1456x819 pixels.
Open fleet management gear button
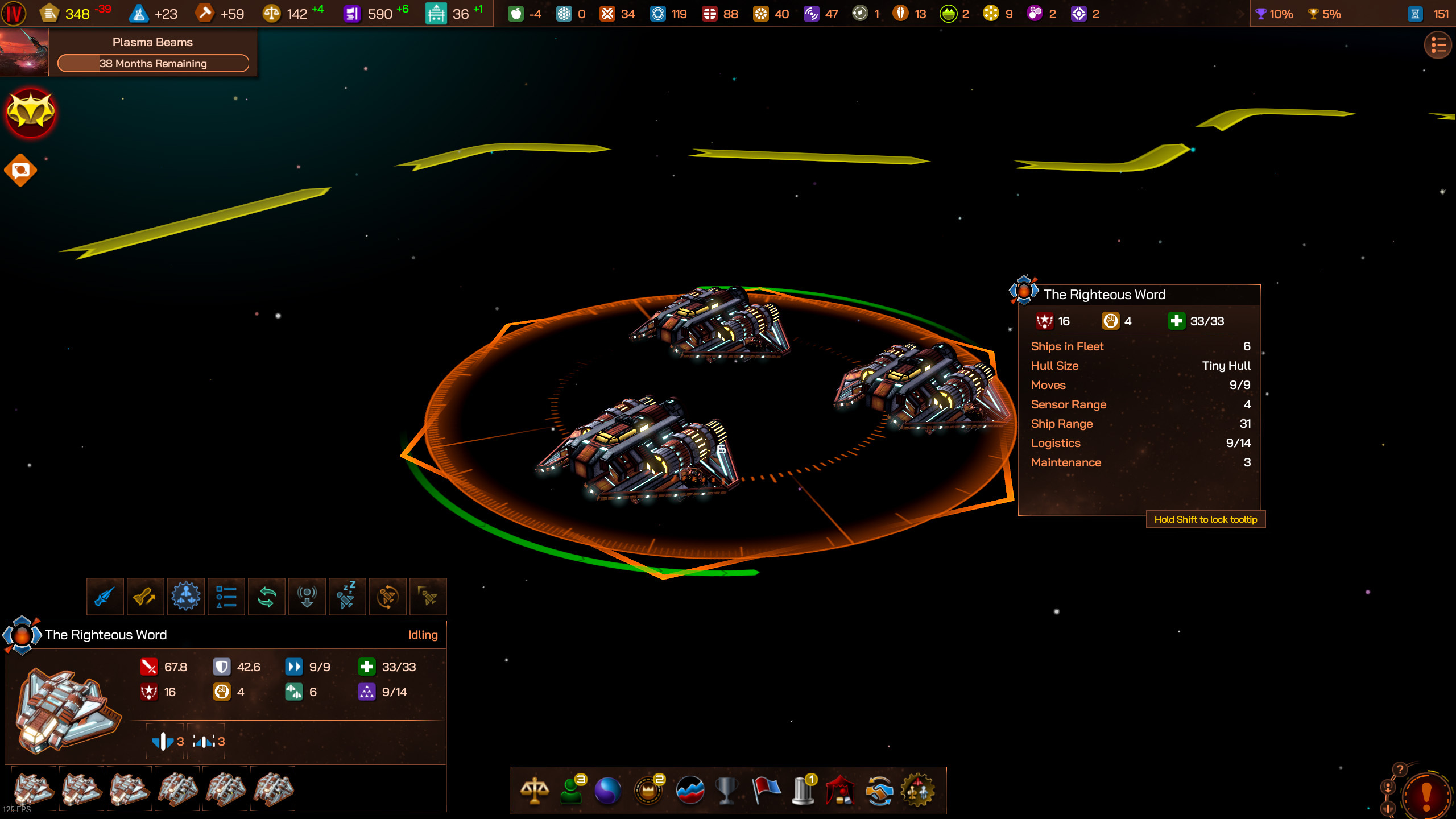click(x=186, y=597)
